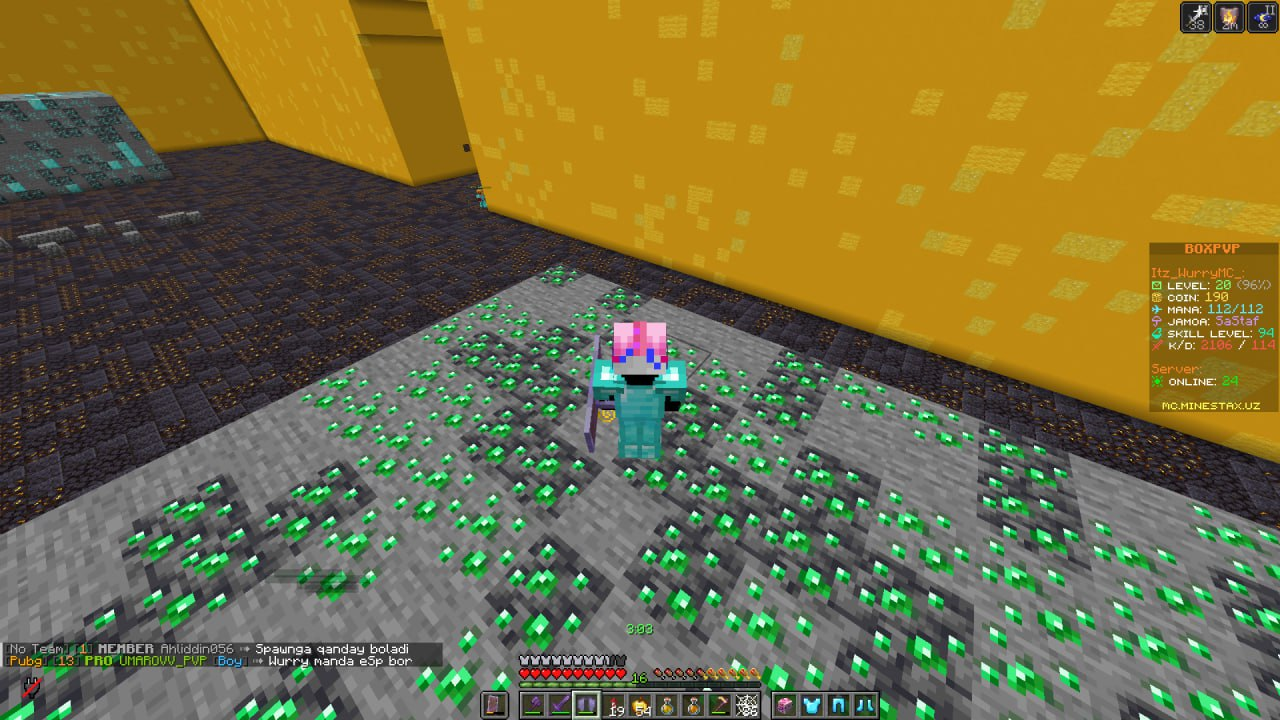
Task: Select the firework rockets stack of 19
Action: click(x=611, y=703)
